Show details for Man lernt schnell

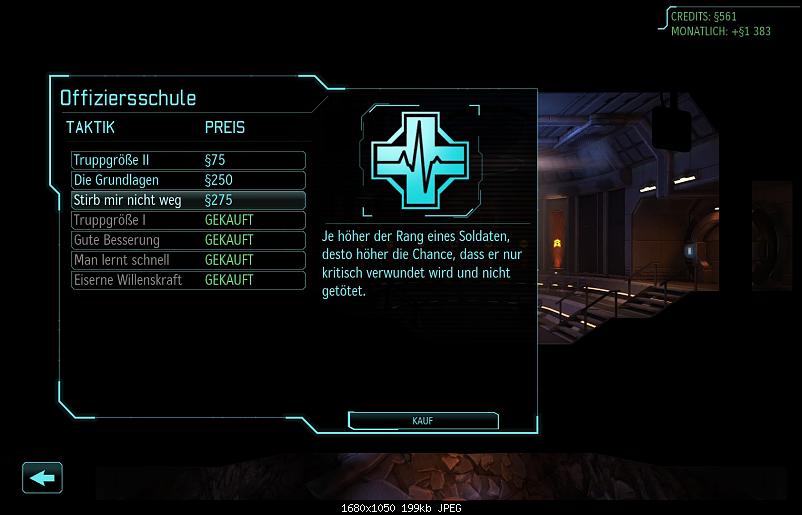point(188,260)
